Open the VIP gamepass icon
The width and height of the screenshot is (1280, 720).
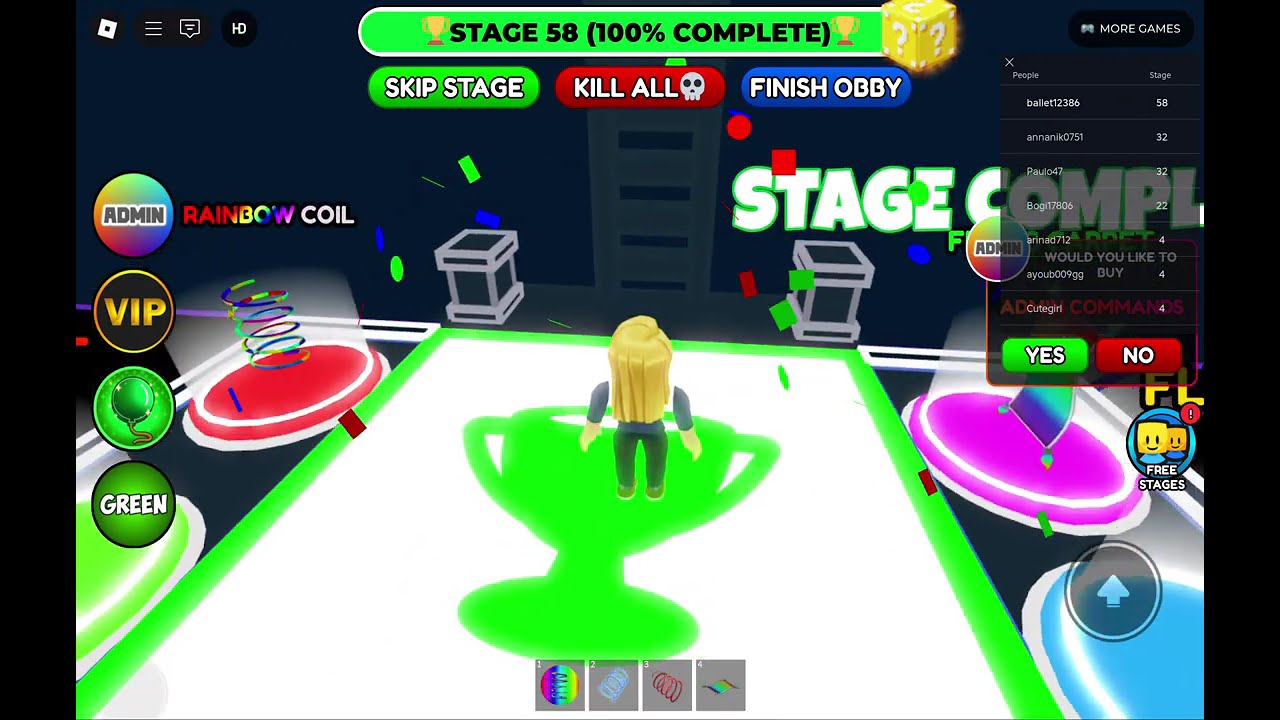[x=133, y=312]
